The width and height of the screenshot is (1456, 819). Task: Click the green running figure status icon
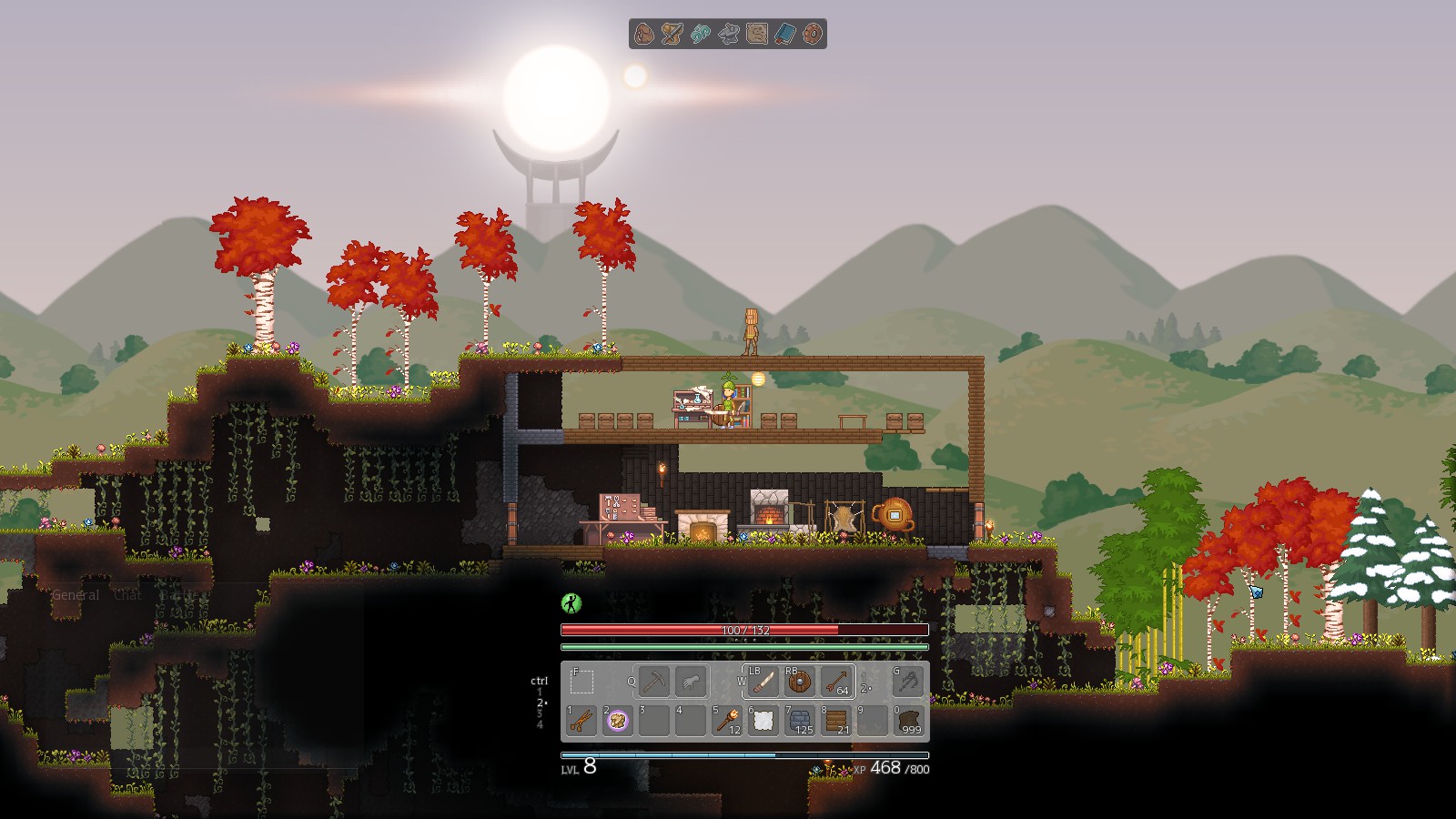pos(571,602)
